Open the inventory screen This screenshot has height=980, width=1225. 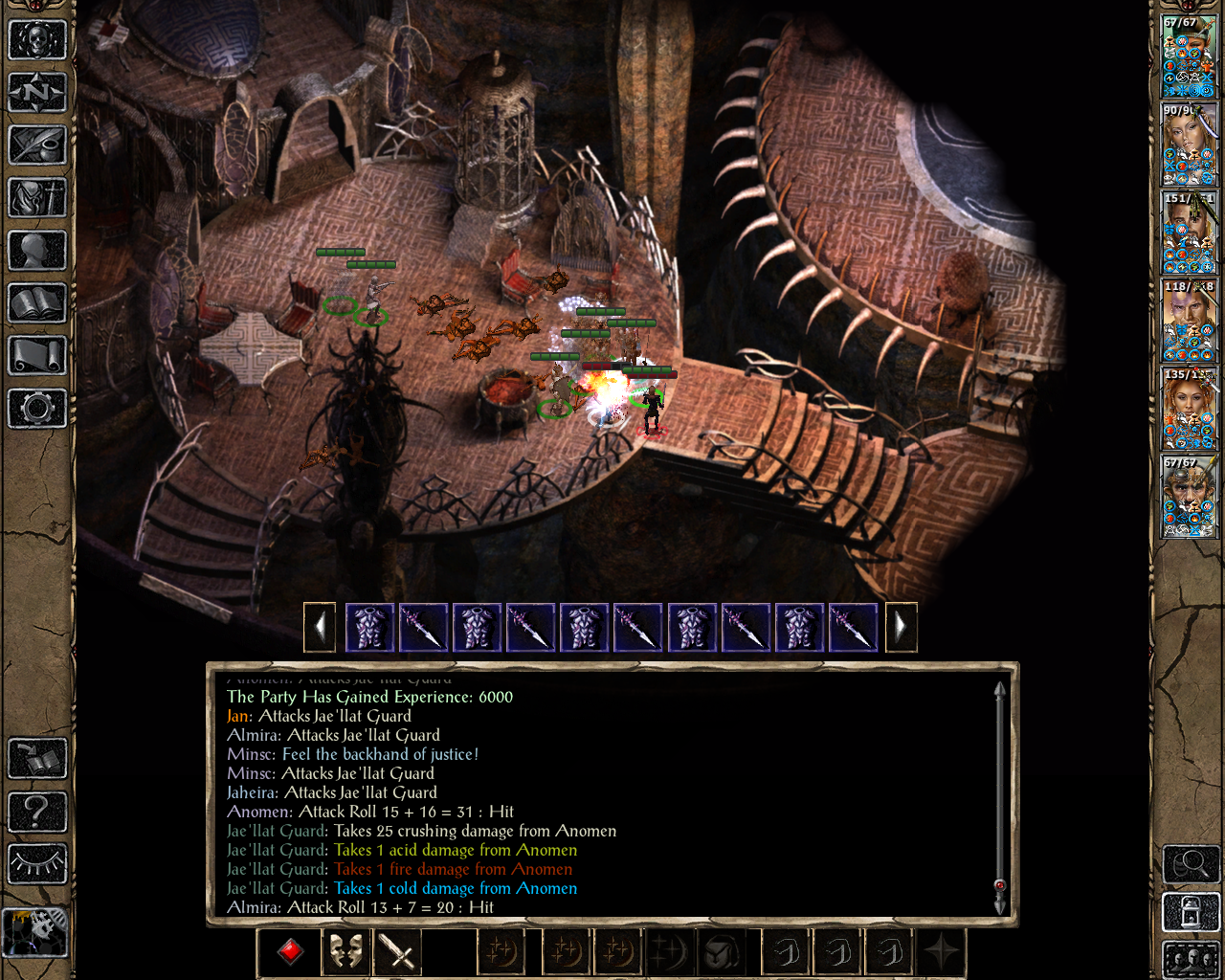point(37,198)
